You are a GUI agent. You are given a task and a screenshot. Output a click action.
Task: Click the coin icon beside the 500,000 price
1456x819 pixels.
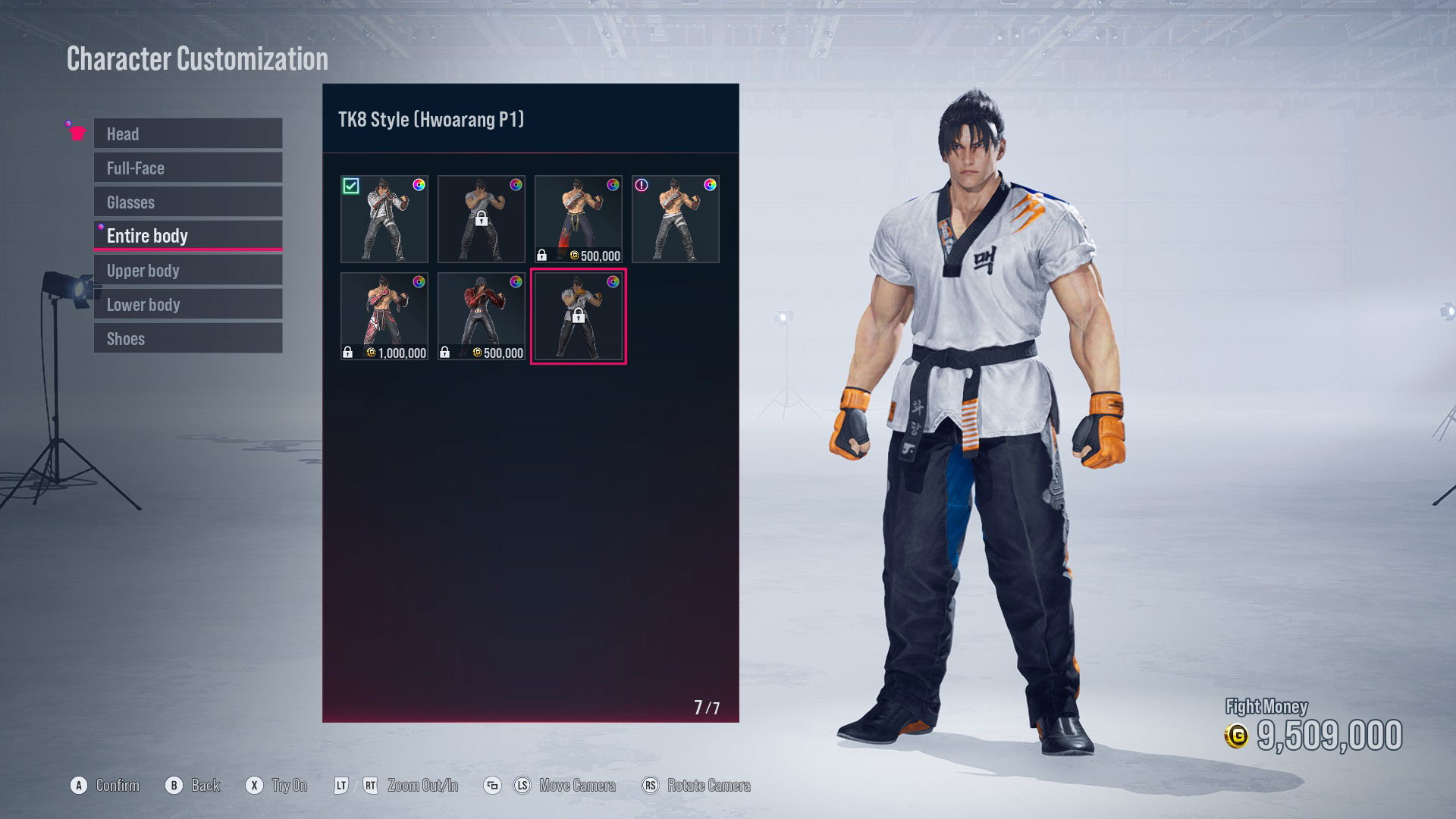click(574, 256)
